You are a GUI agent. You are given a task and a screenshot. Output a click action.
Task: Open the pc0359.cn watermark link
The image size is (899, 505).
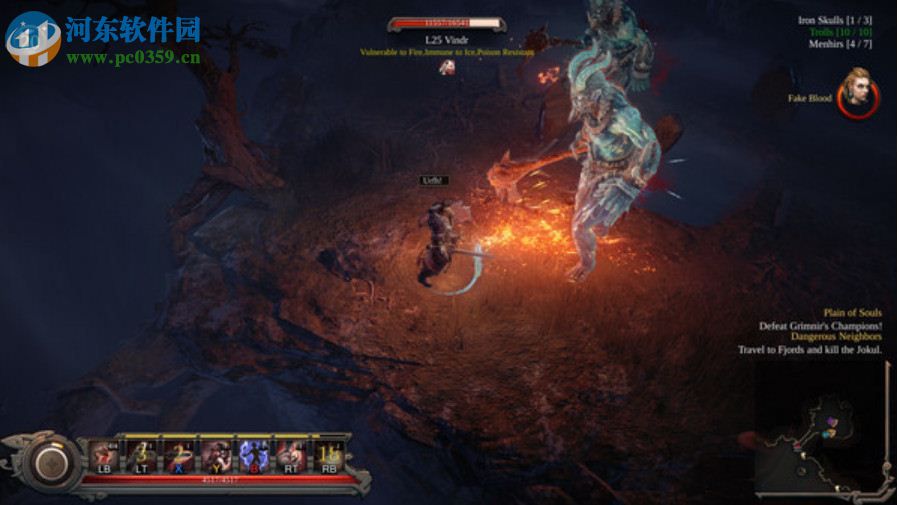[x=133, y=58]
